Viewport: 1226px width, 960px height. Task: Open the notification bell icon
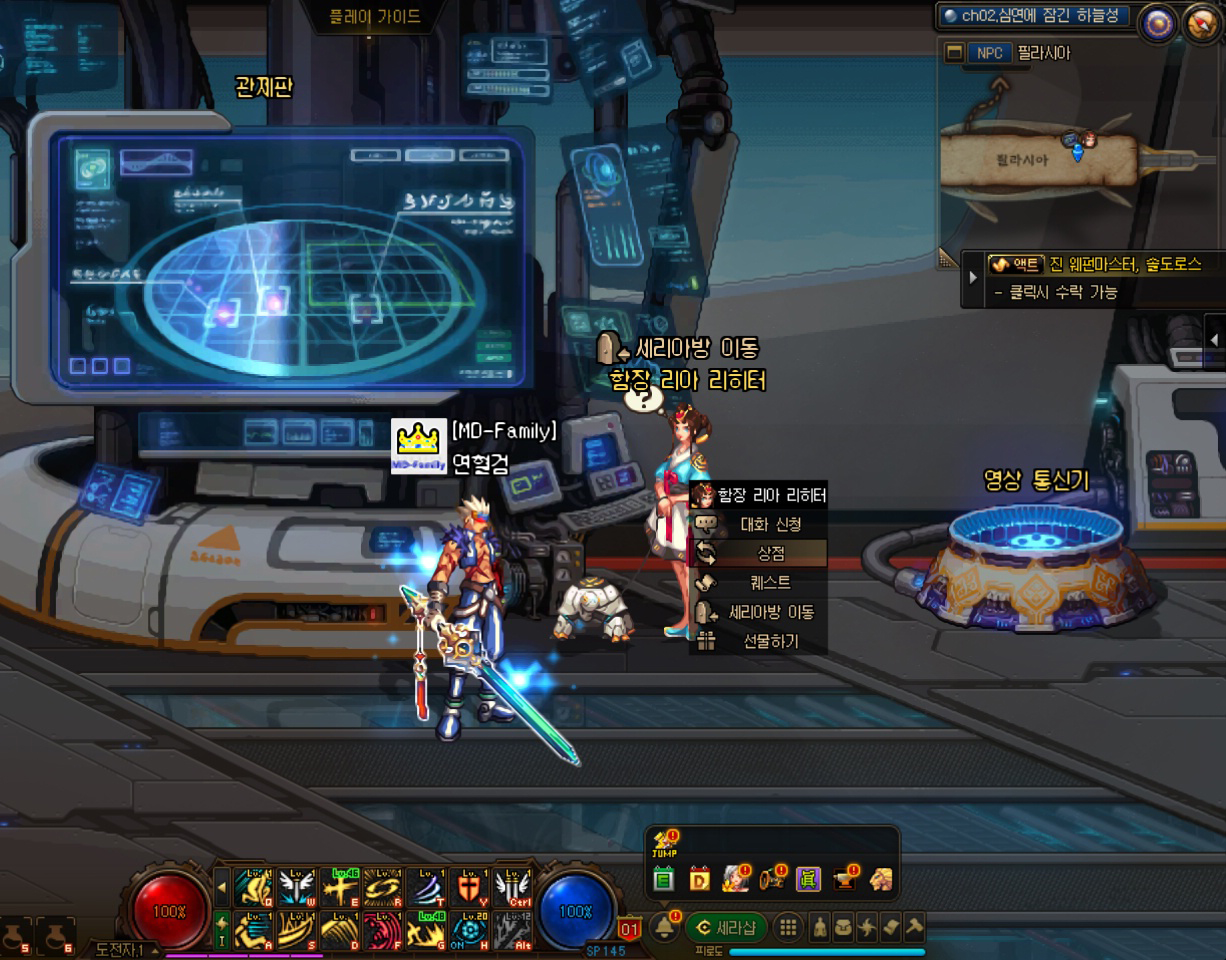663,927
